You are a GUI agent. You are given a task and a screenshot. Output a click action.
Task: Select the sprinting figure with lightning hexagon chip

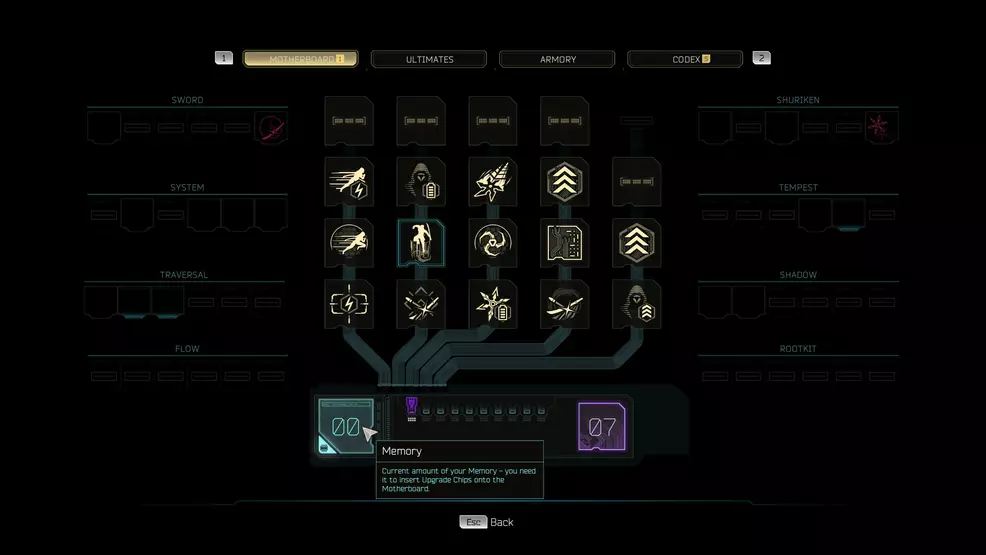[x=349, y=182]
